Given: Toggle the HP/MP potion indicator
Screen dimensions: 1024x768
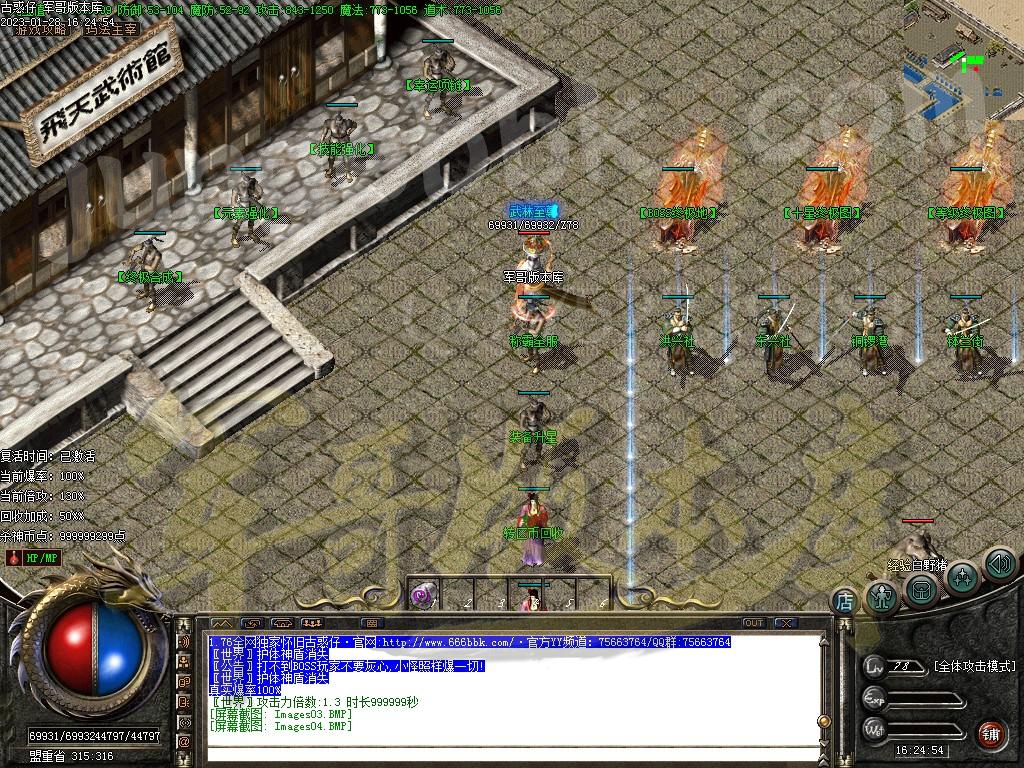Looking at the screenshot, I should 34,557.
